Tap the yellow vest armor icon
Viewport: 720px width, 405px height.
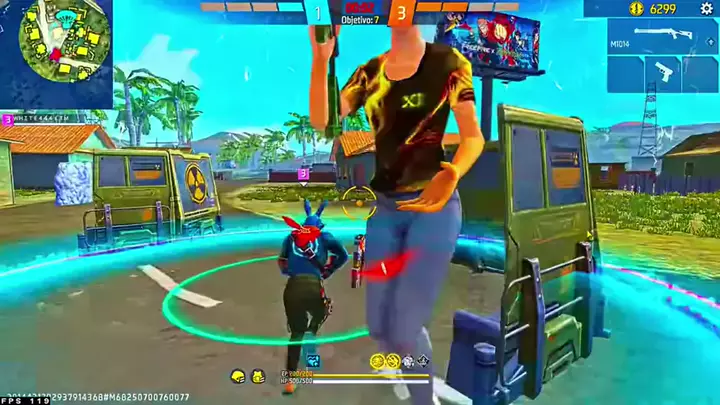click(x=257, y=376)
